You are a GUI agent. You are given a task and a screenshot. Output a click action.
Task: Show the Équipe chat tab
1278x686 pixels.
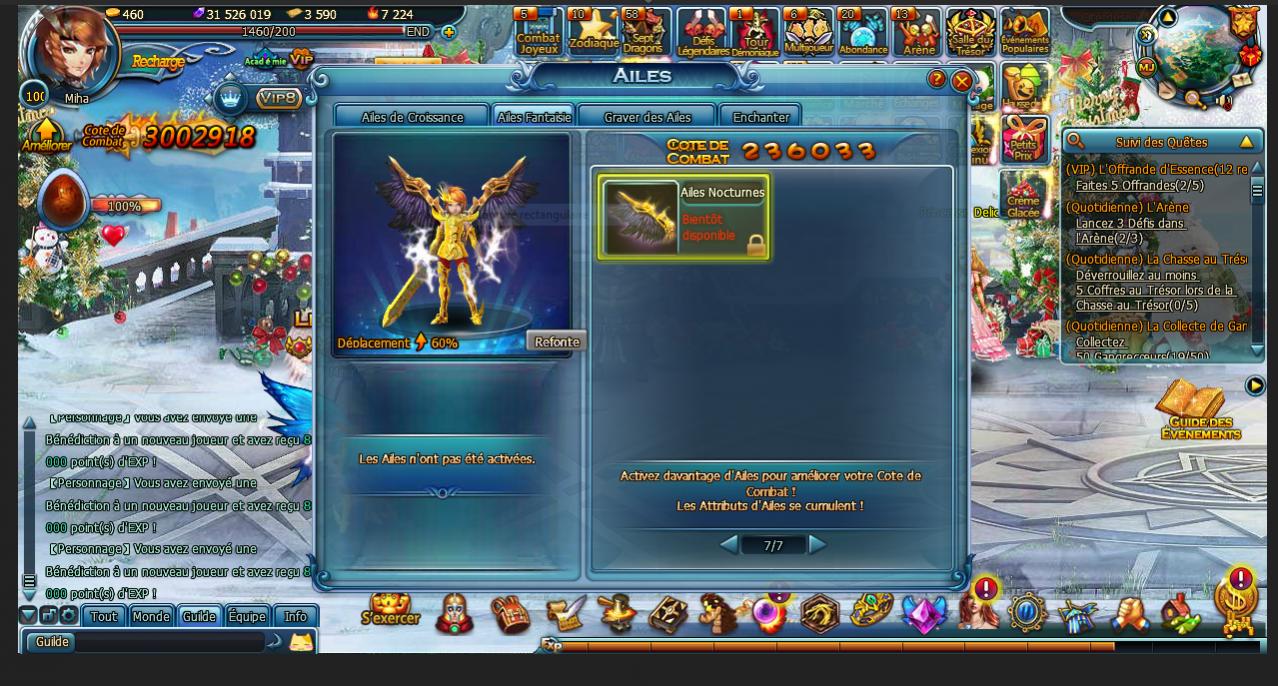click(247, 616)
